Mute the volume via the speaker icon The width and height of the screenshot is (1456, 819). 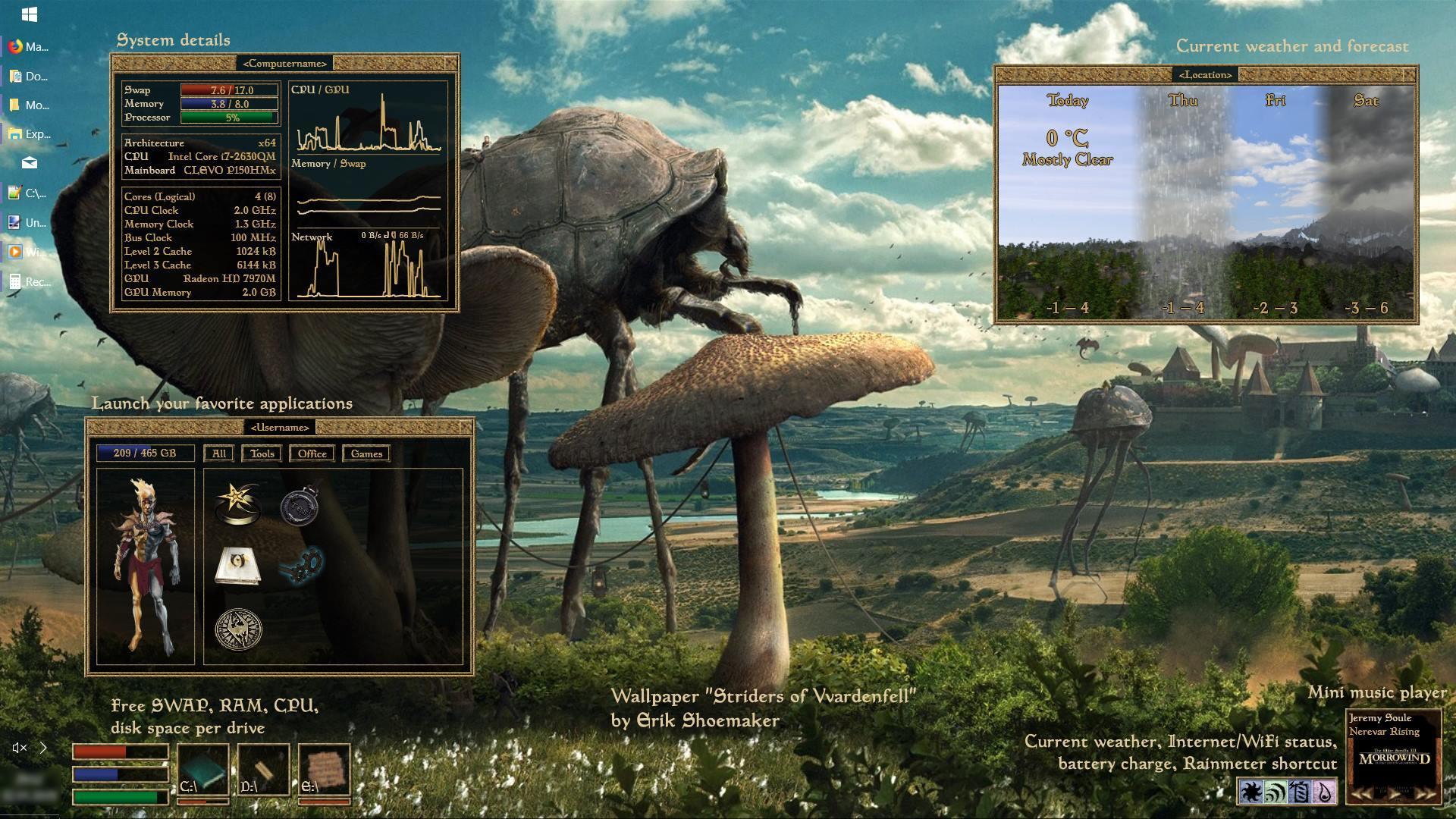pos(18,748)
